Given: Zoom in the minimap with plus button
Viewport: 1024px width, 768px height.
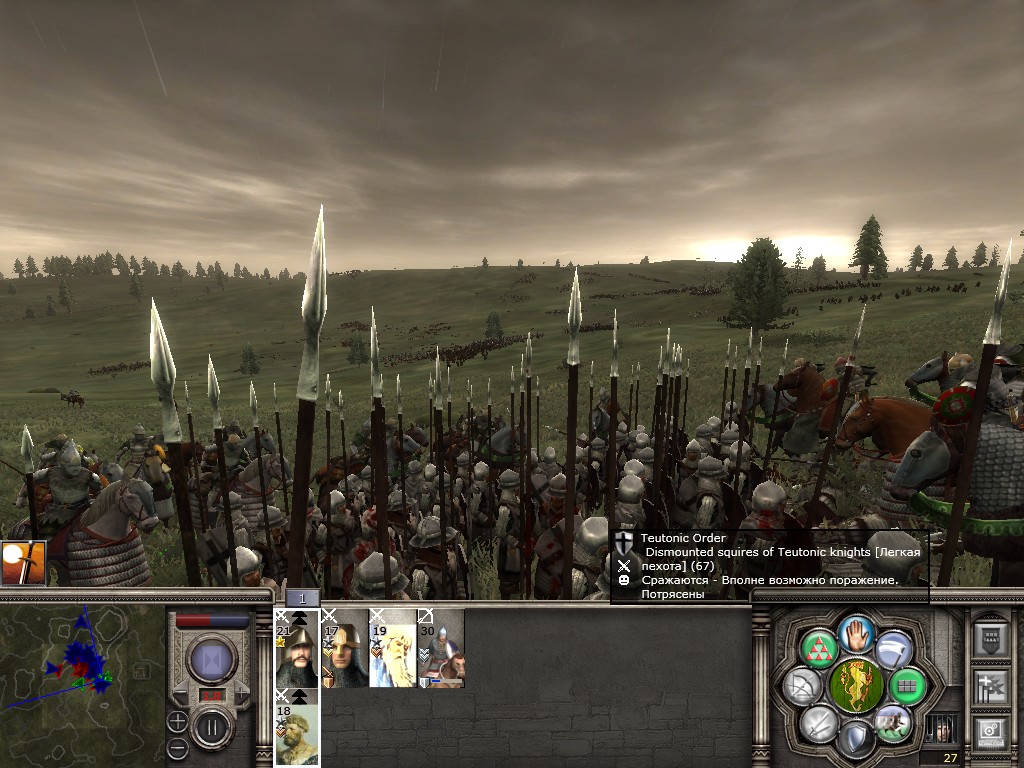Looking at the screenshot, I should point(177,721).
